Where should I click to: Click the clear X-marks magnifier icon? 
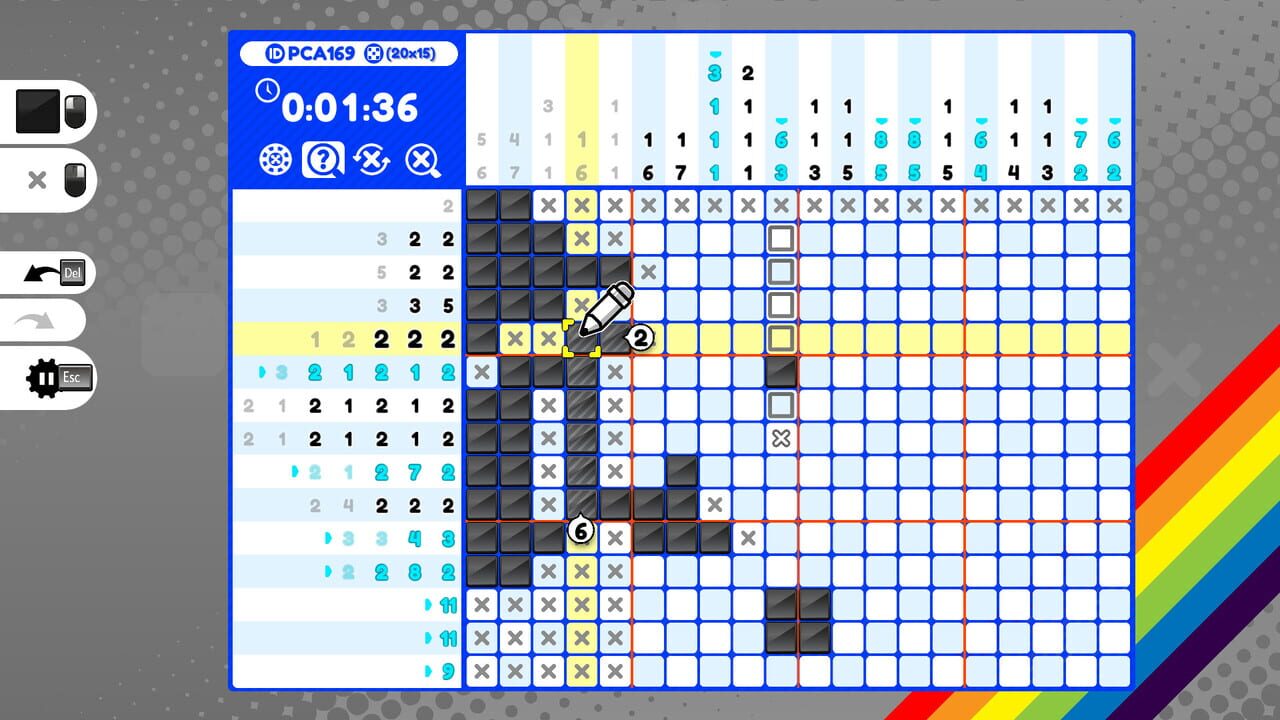click(422, 161)
